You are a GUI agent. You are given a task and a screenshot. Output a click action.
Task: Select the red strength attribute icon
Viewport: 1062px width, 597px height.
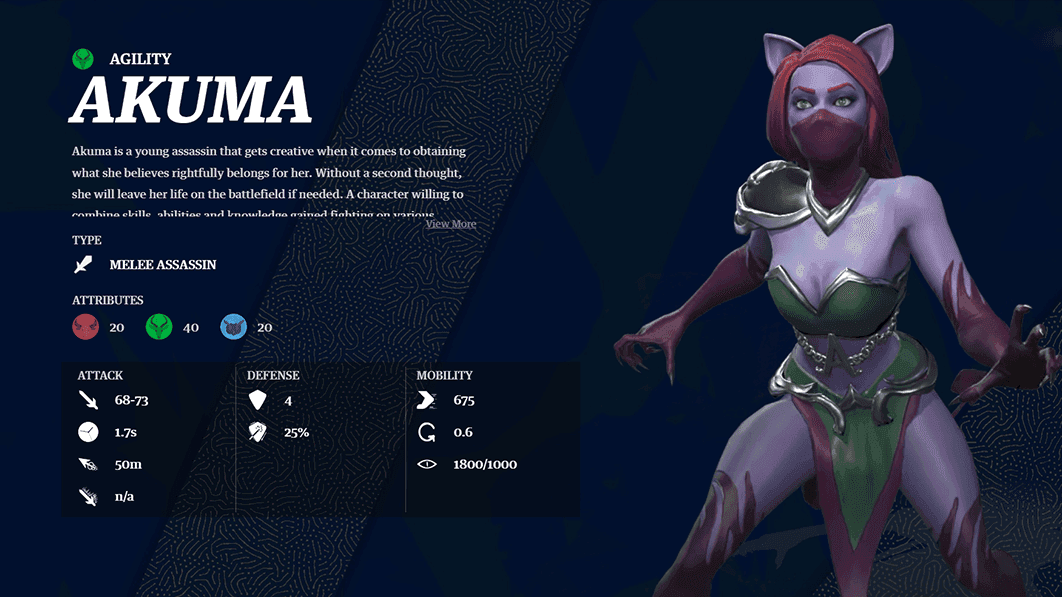(85, 327)
